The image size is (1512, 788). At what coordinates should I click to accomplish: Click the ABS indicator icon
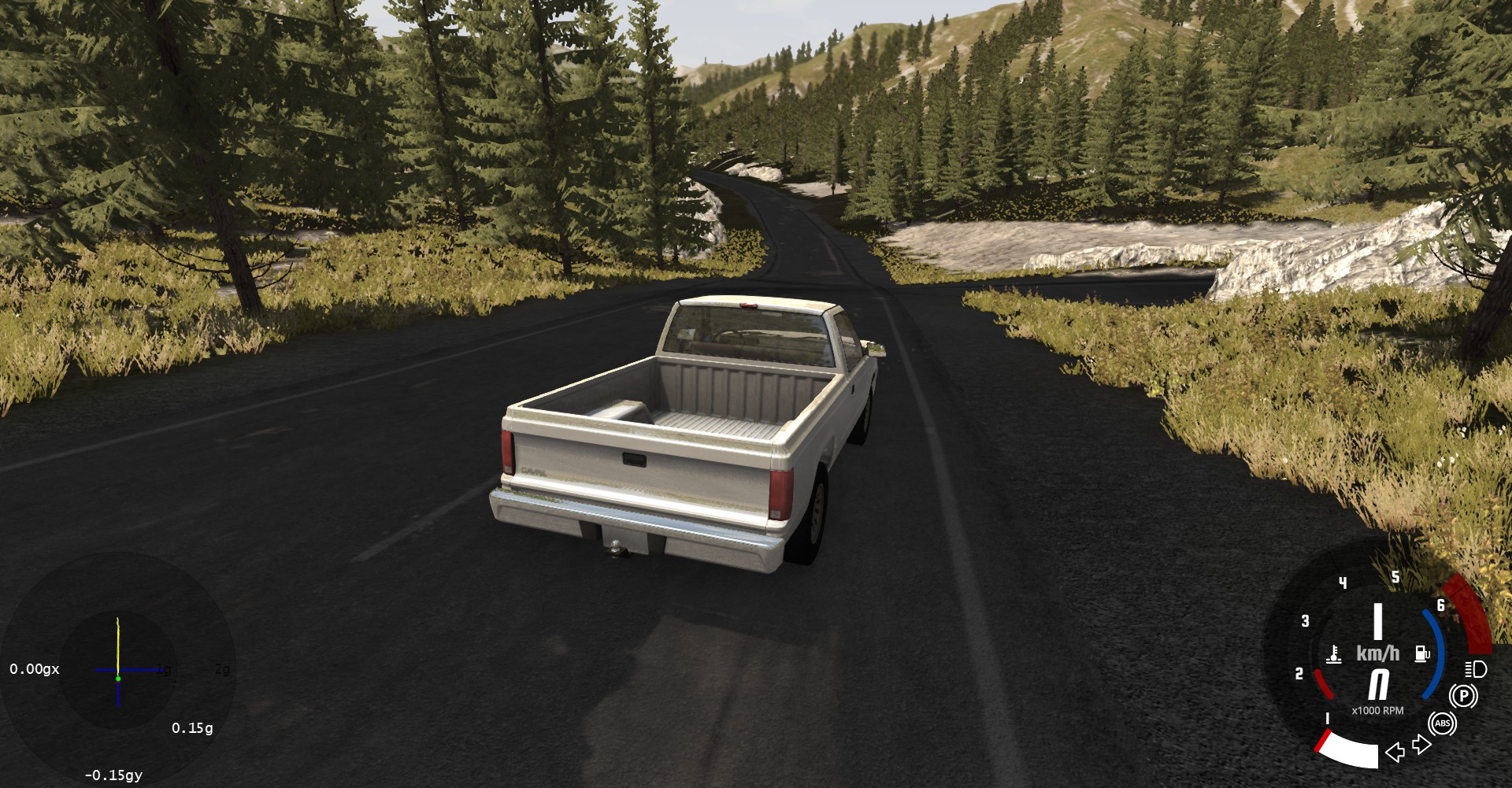click(x=1443, y=723)
